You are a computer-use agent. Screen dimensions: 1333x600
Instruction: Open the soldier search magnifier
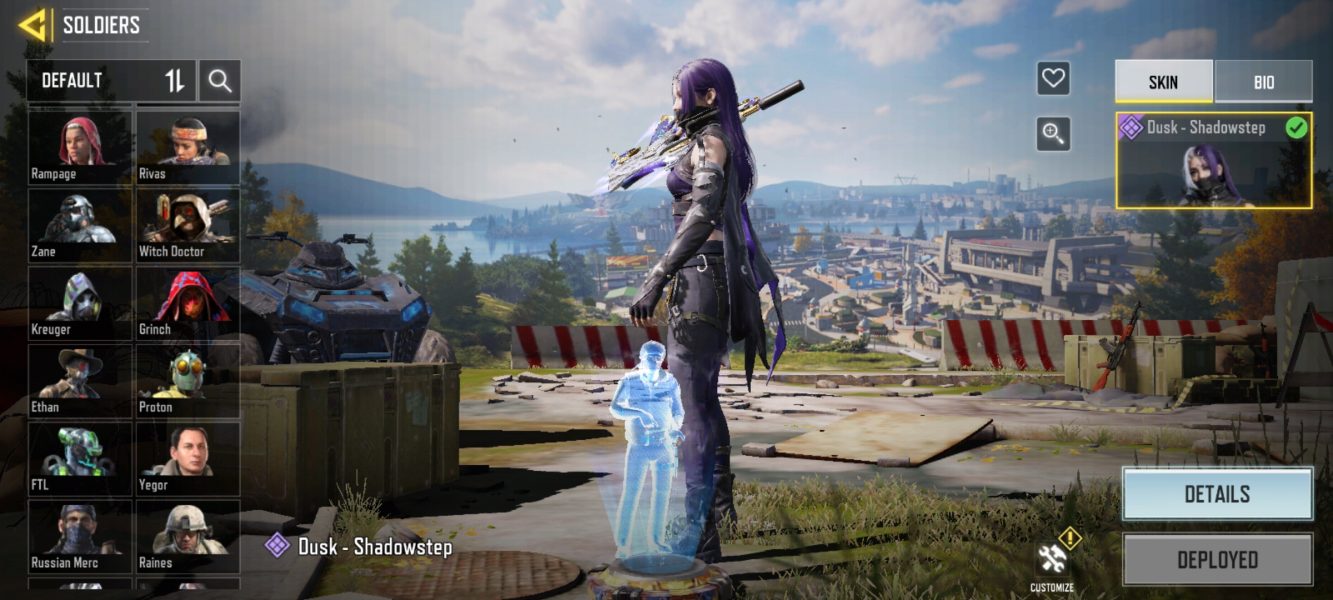coord(220,81)
